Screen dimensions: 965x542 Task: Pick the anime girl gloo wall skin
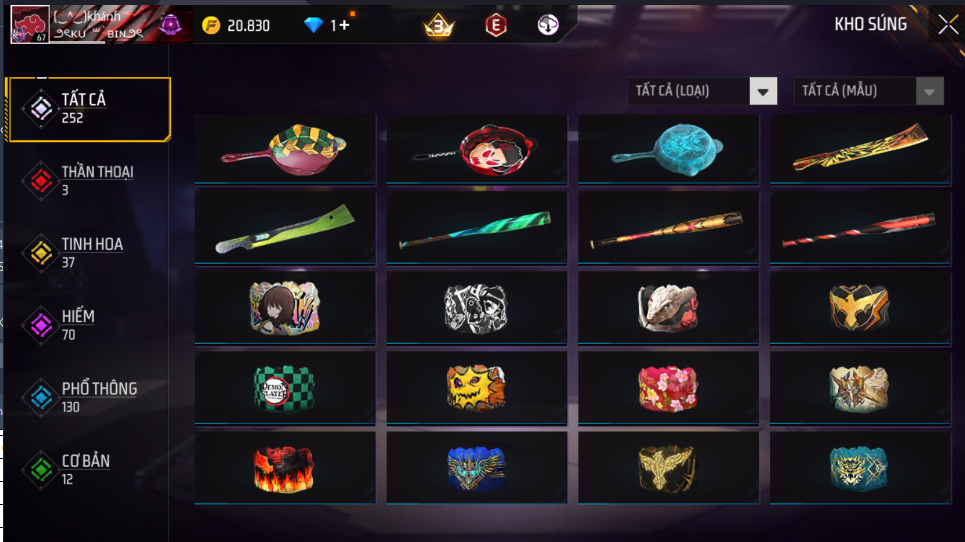[285, 307]
